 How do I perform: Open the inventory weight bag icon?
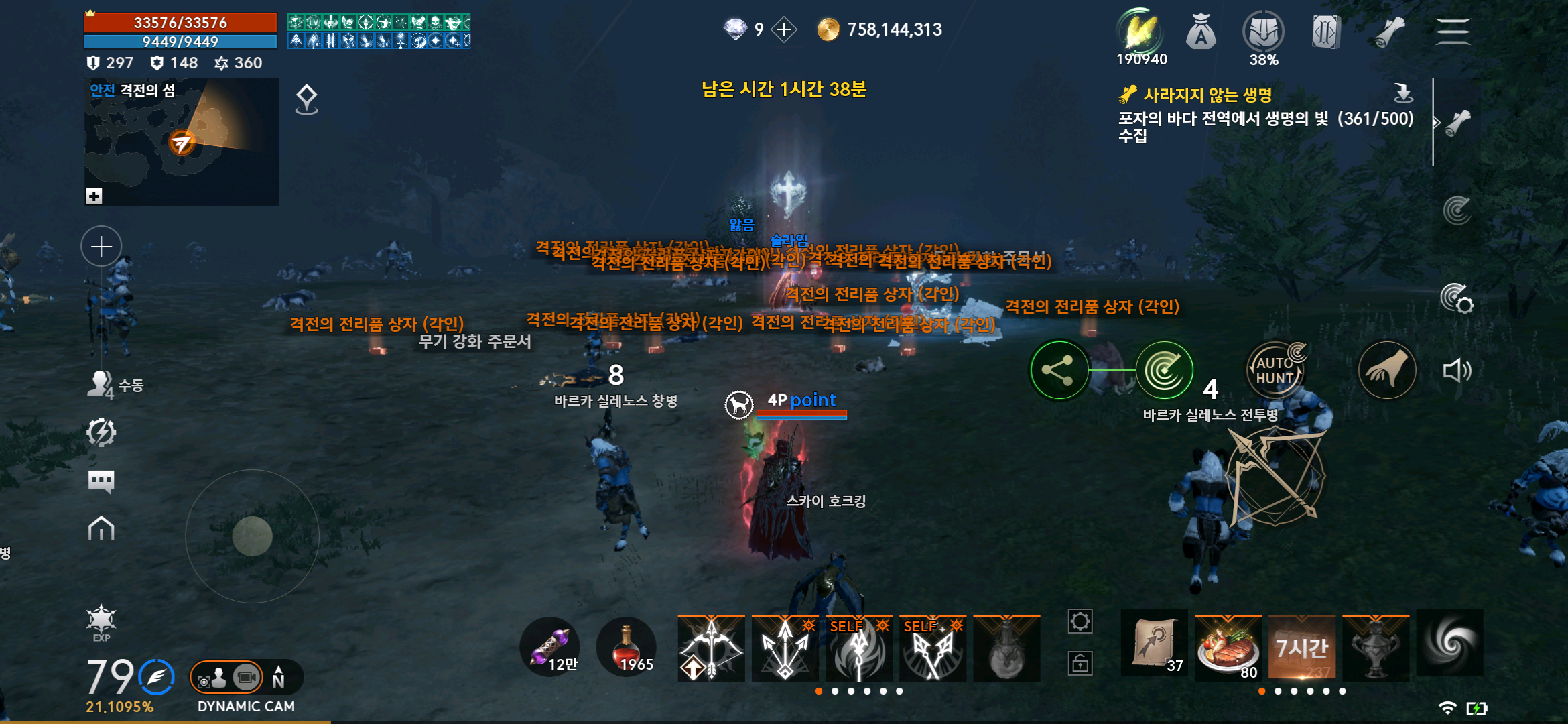(x=1201, y=32)
